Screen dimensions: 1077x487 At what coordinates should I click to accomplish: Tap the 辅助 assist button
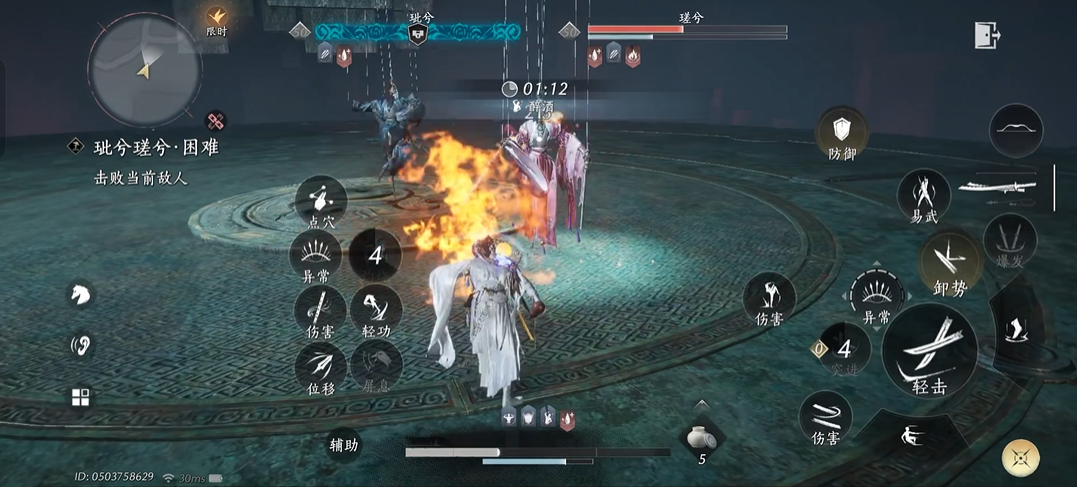point(345,445)
